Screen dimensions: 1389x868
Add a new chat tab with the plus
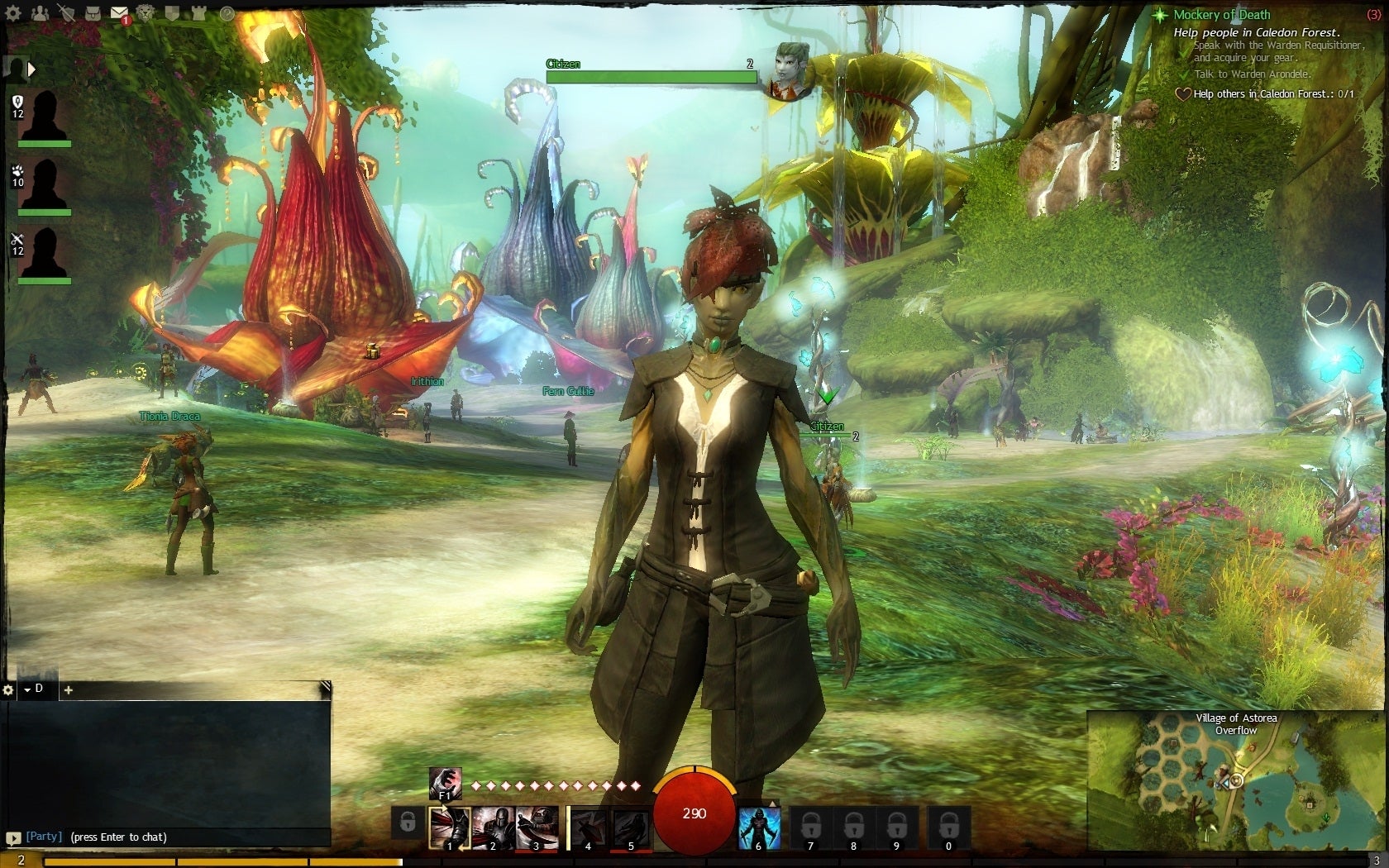tap(69, 689)
